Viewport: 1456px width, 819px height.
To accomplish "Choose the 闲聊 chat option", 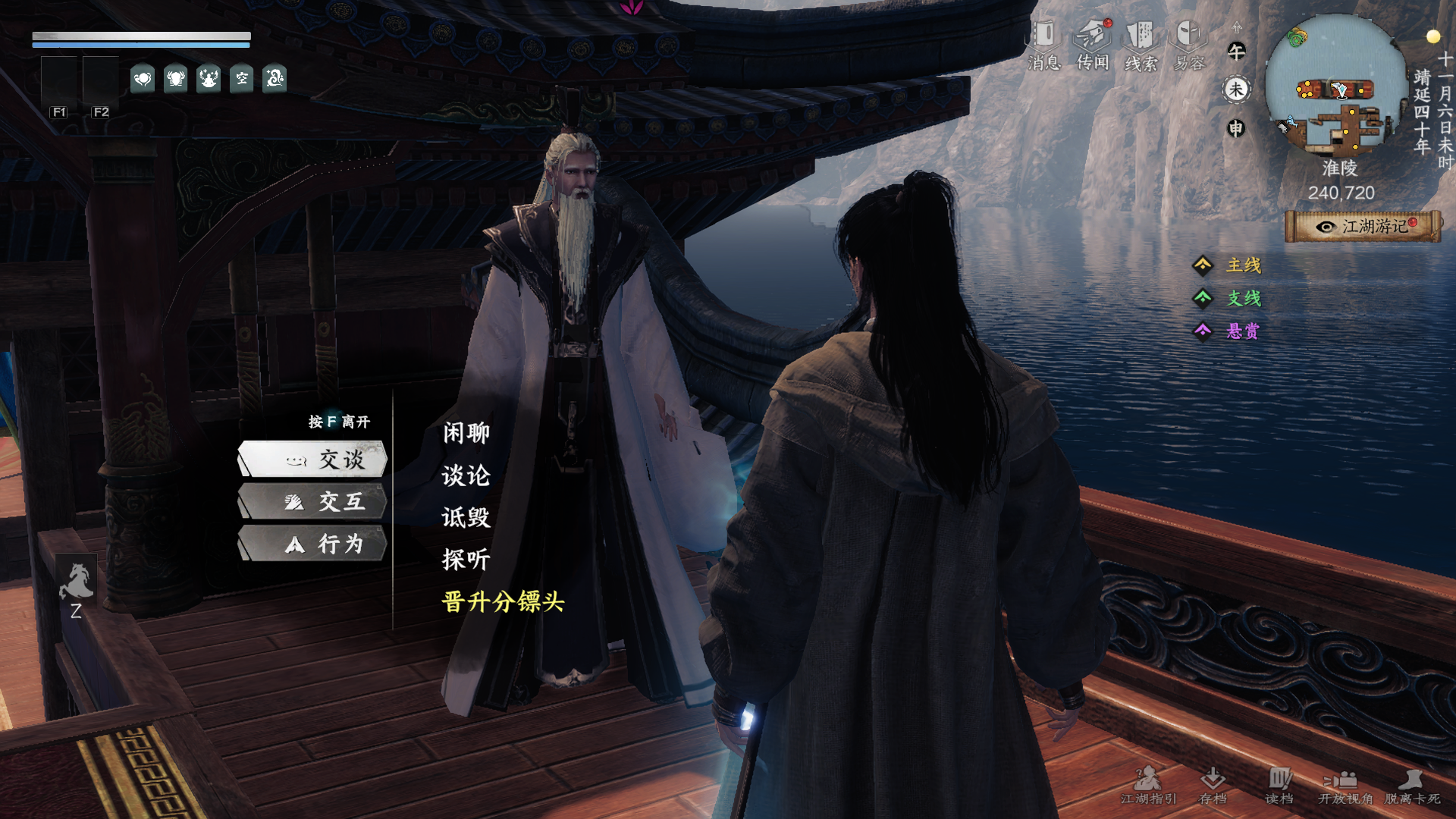I will 466,433.
